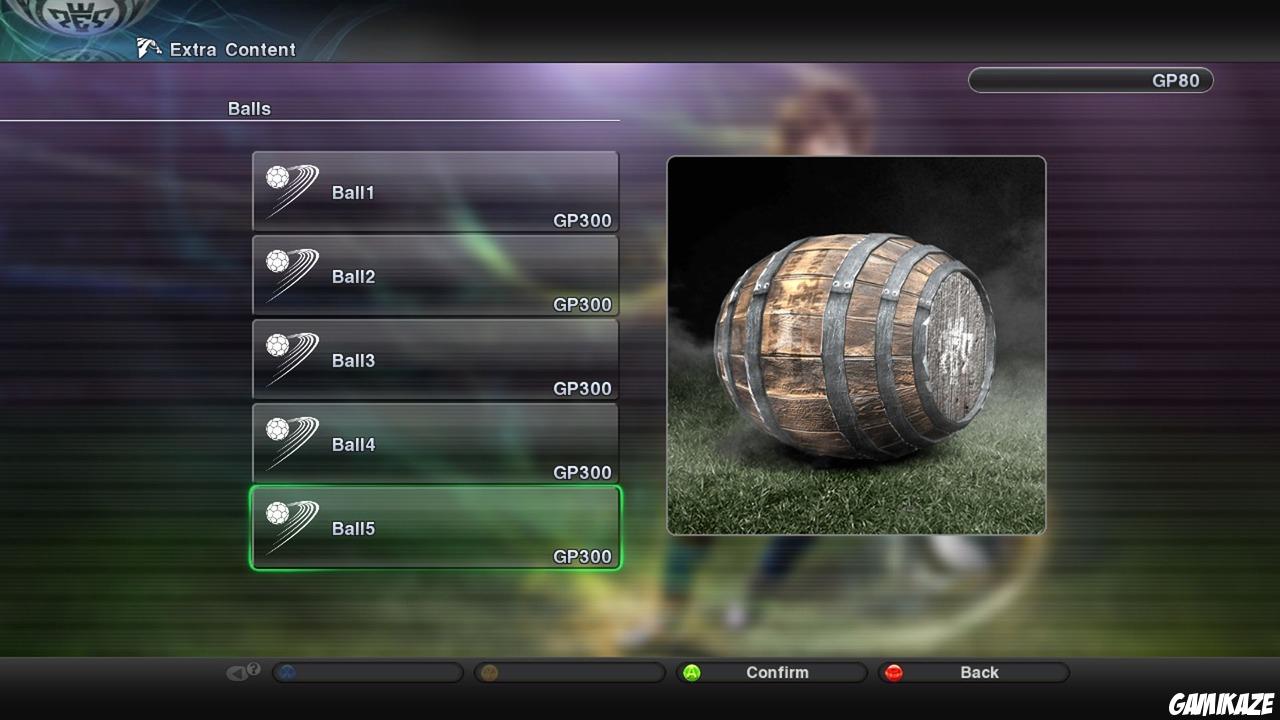Click the whistle icon beside Extra Content
The image size is (1280, 720).
[148, 47]
